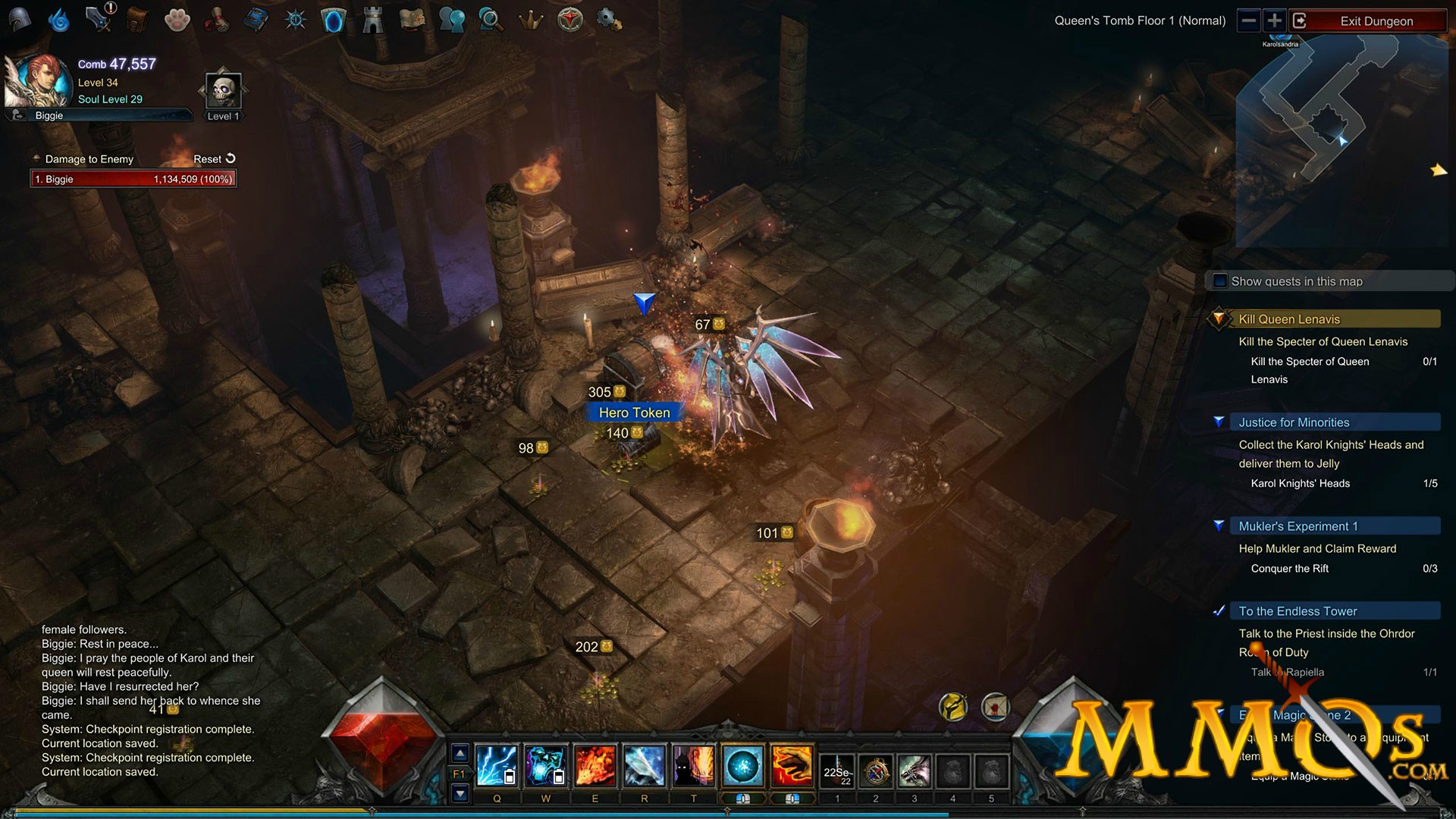This screenshot has width=1456, height=819.
Task: Activate the lightning bolt skill on Q
Action: click(x=497, y=766)
